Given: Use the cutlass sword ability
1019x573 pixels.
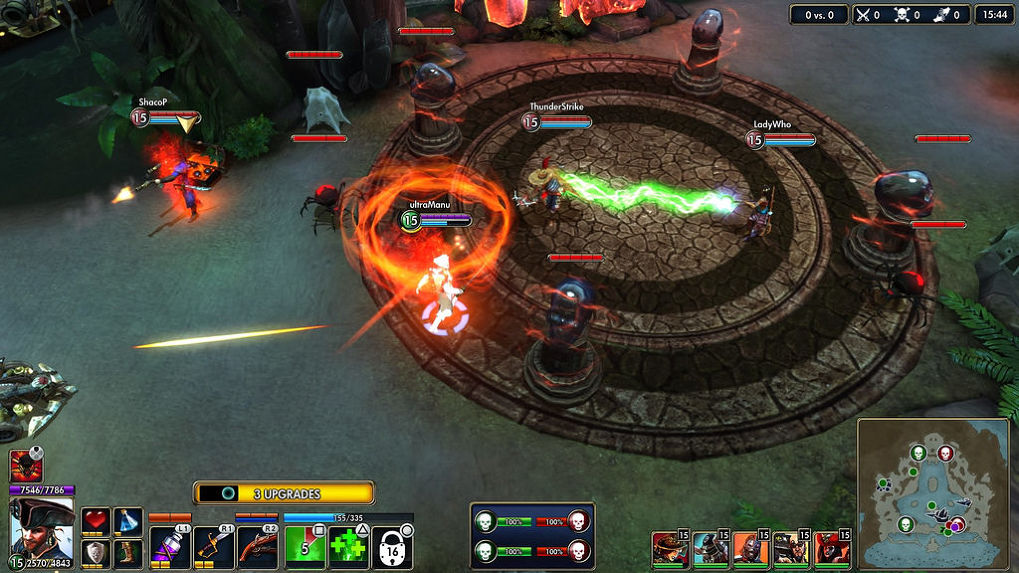Looking at the screenshot, I should click(x=213, y=548).
